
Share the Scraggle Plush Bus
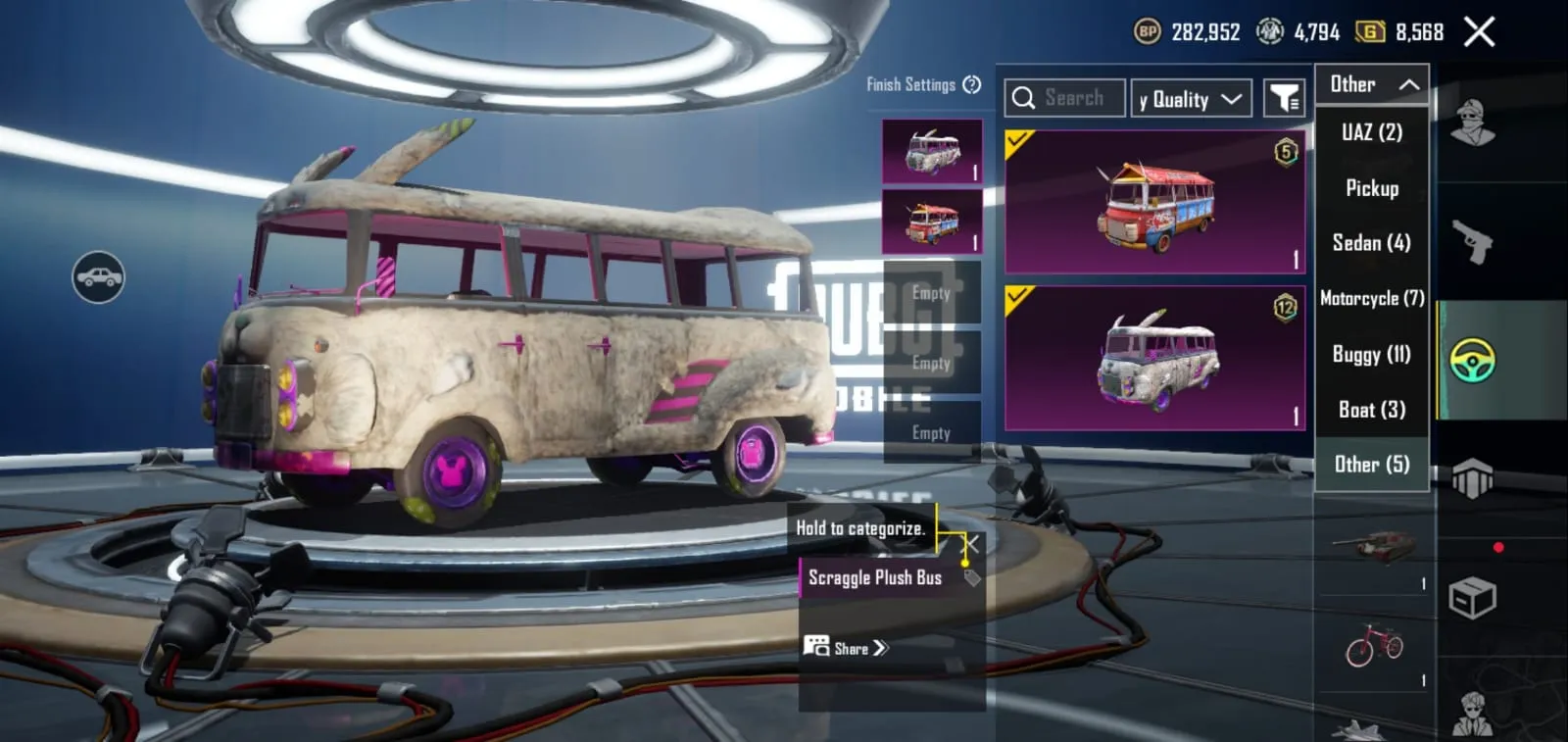point(847,648)
